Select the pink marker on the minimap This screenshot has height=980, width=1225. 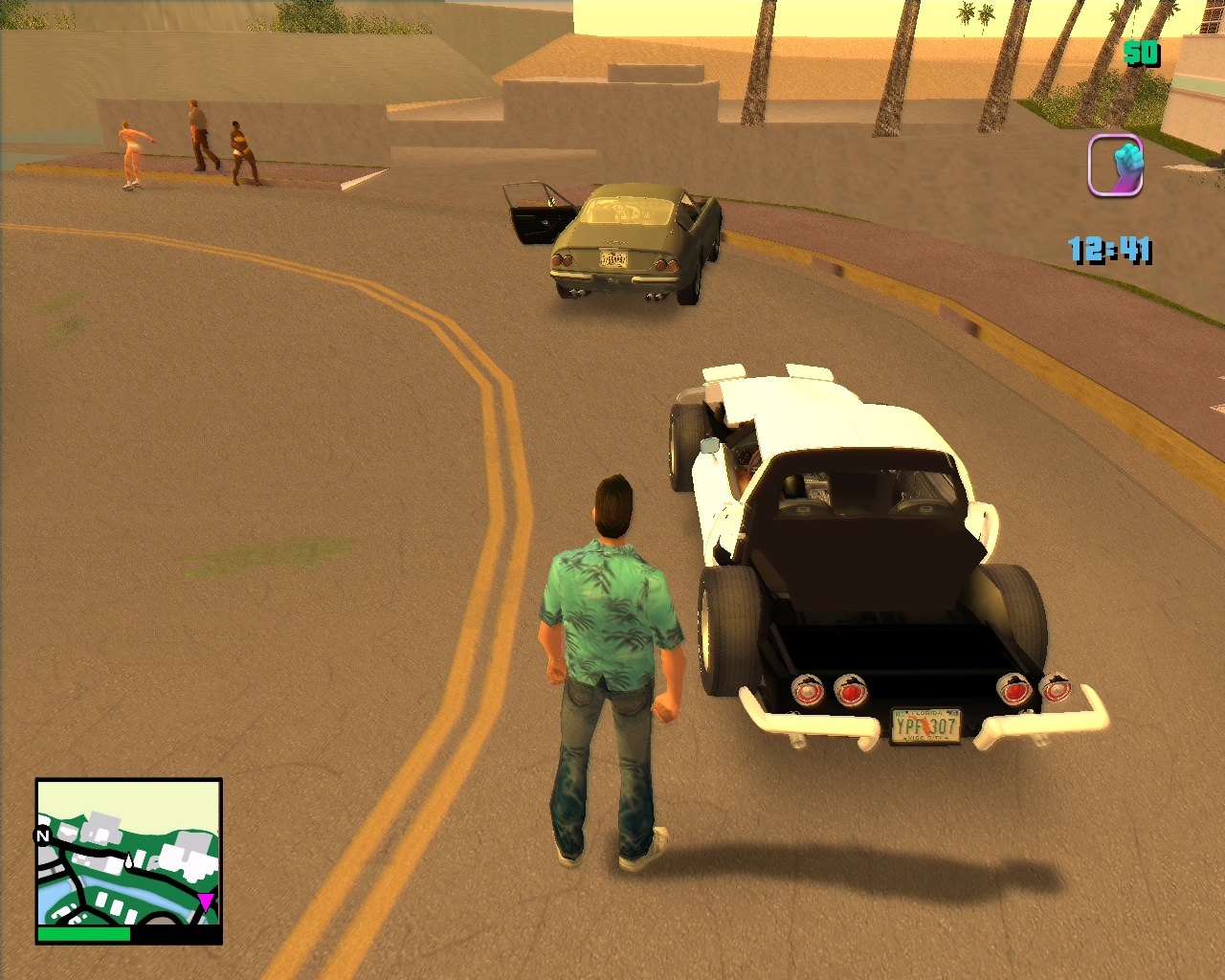point(206,901)
